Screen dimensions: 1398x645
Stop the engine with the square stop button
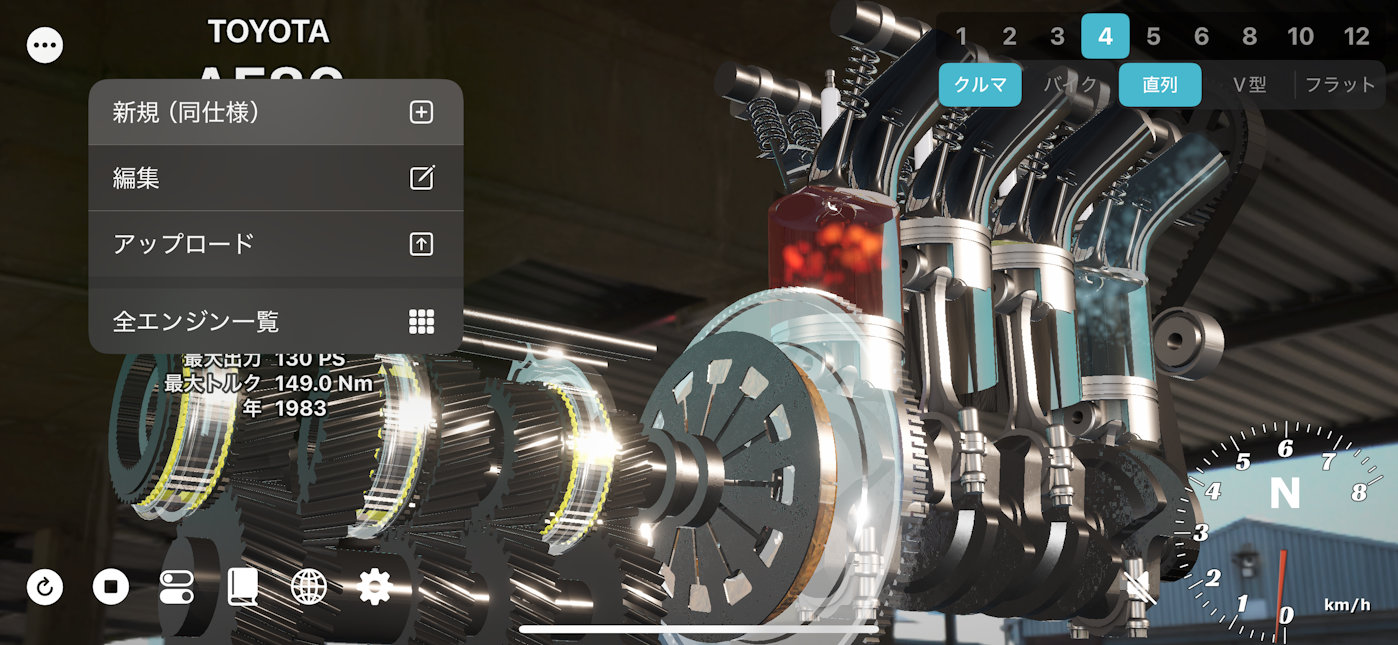(x=111, y=587)
